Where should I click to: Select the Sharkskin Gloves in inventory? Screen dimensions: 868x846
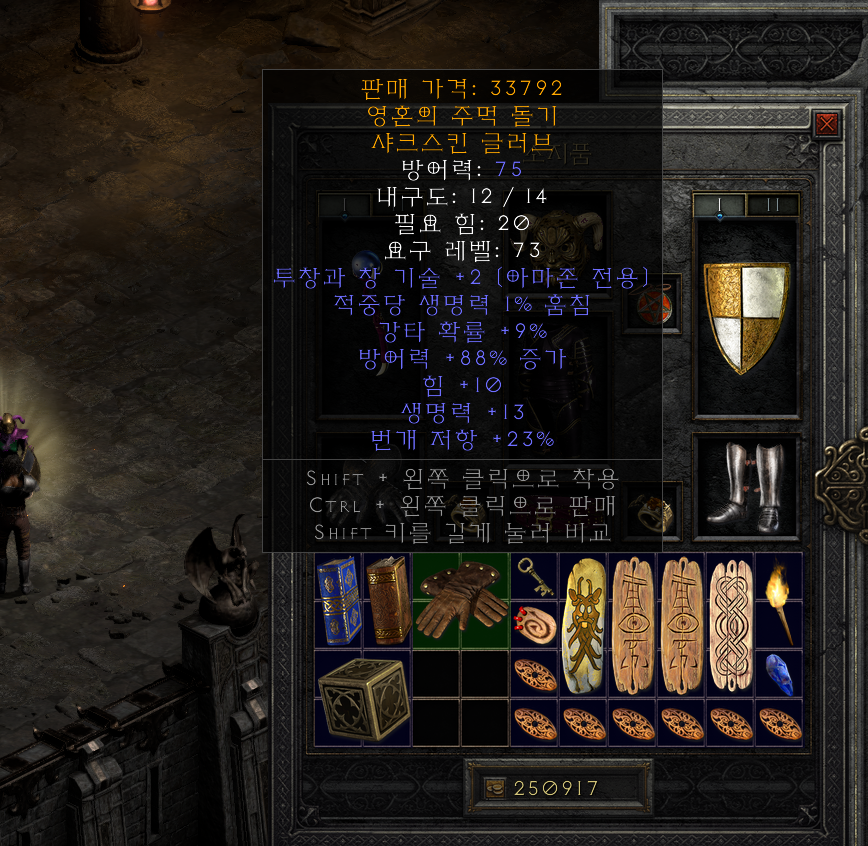pyautogui.click(x=460, y=600)
